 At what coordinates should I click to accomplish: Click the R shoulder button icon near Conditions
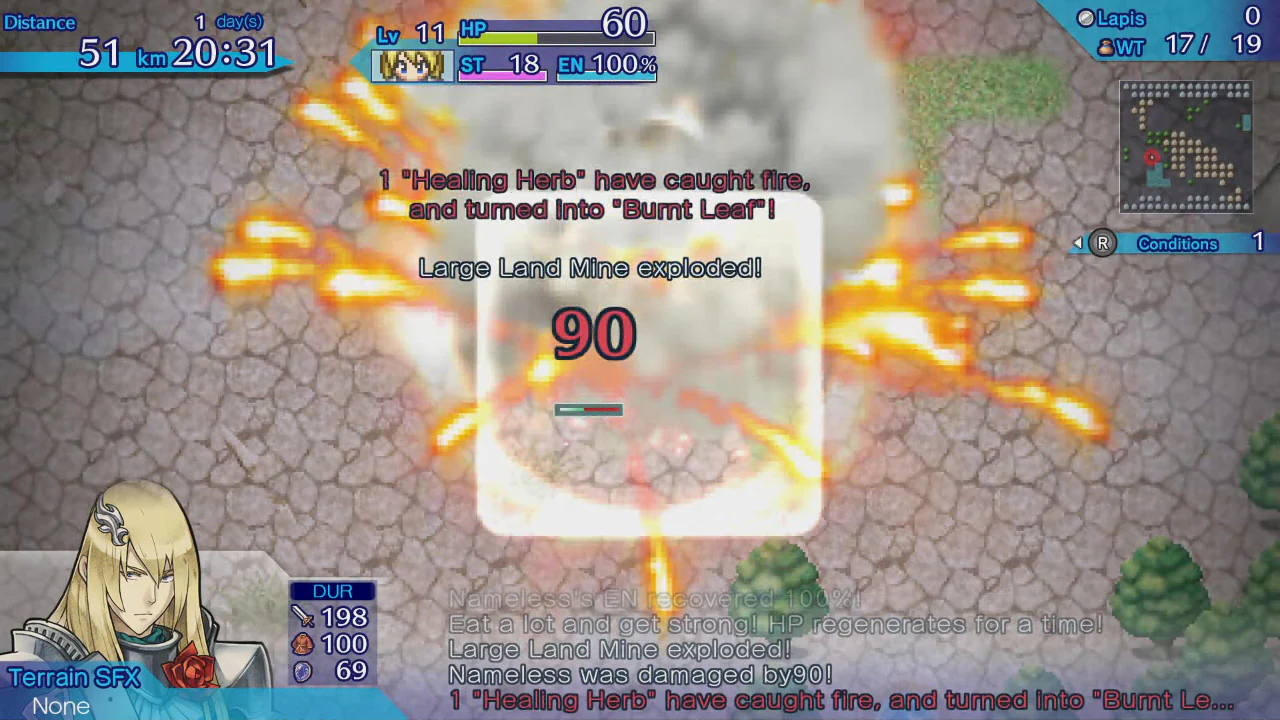(x=1102, y=243)
